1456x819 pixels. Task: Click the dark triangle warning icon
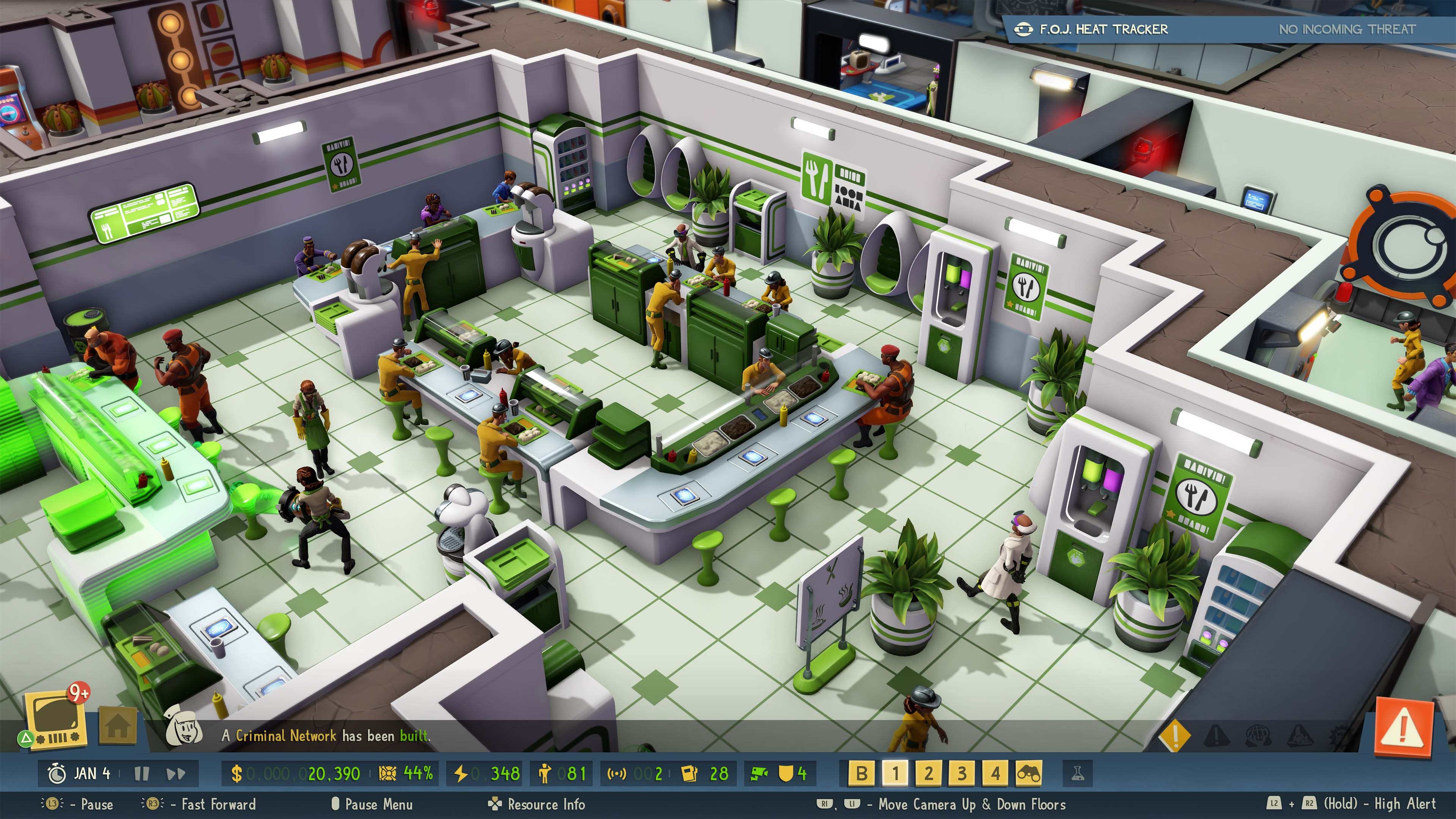(x=1217, y=735)
